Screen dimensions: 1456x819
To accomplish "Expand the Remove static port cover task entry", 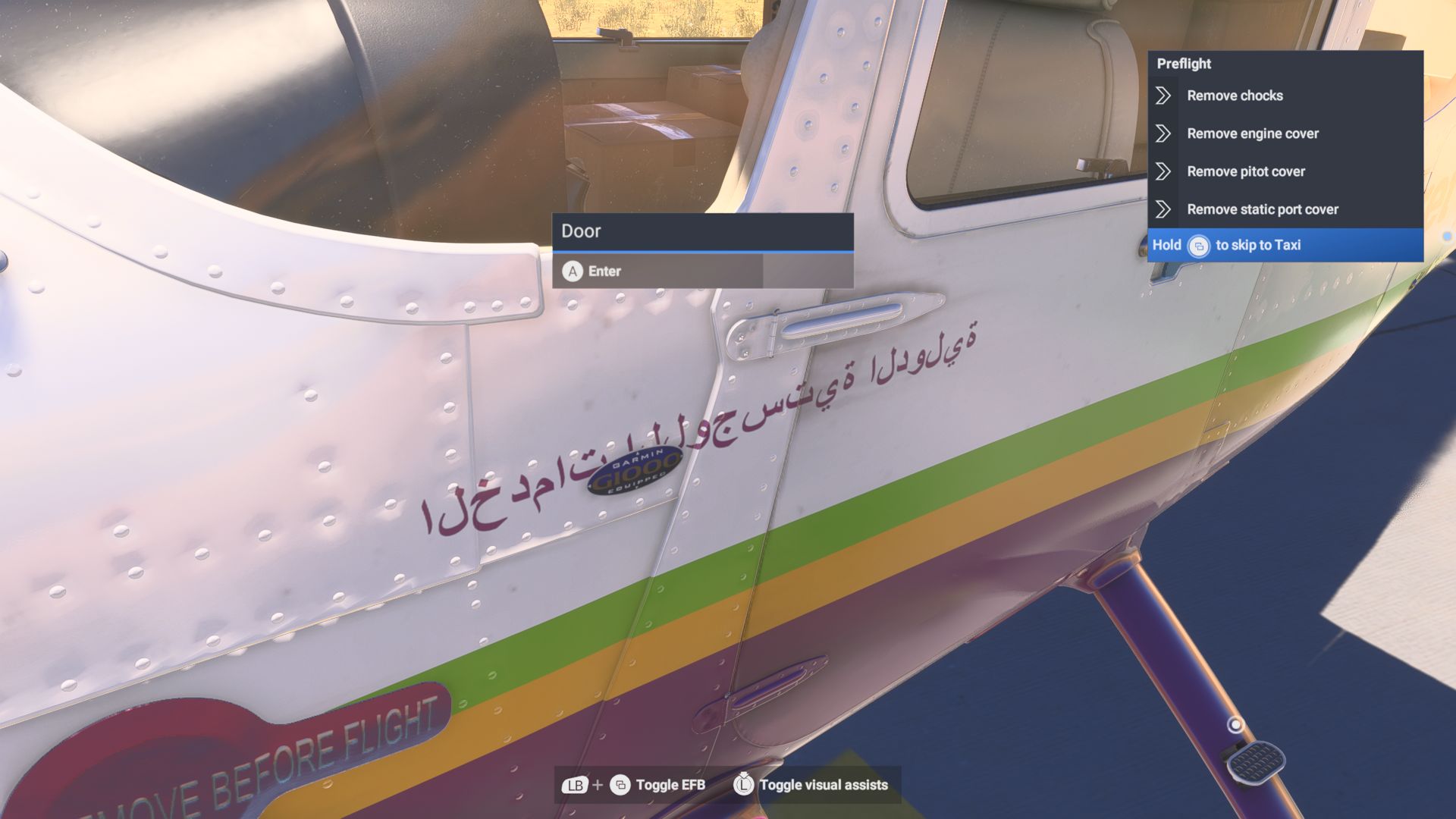I will point(1263,209).
